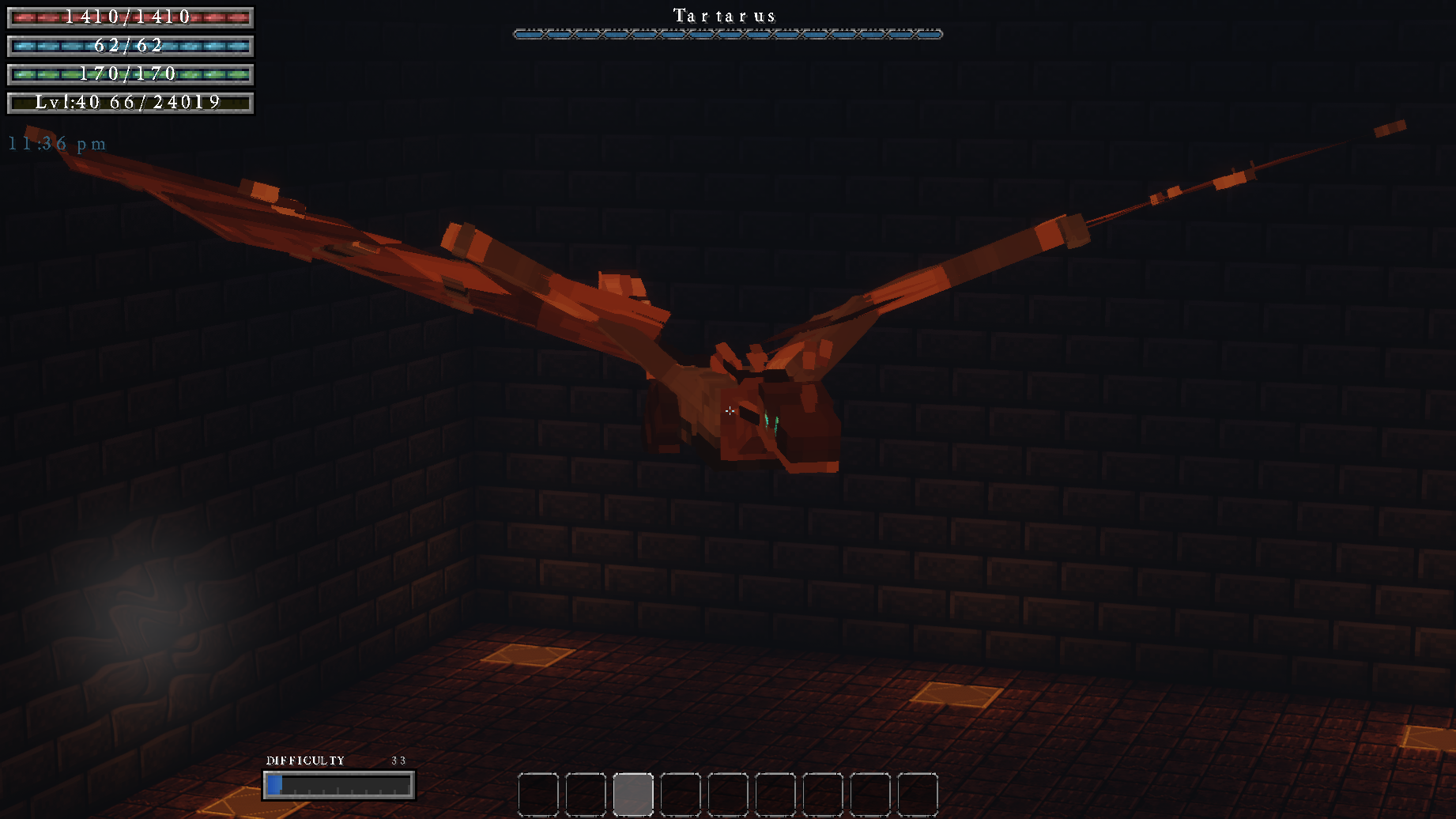Click the blue mana bar showing 62/62
This screenshot has width=1456, height=819.
click(x=129, y=46)
